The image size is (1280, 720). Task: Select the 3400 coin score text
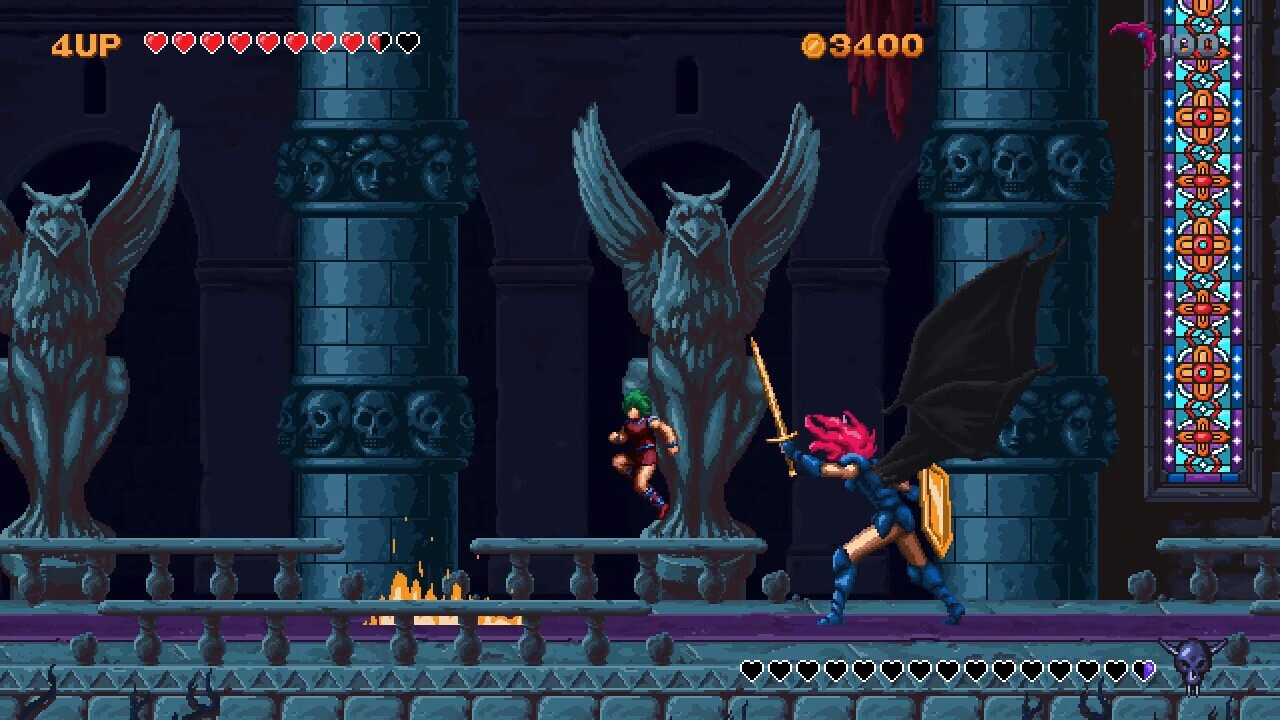pyautogui.click(x=875, y=44)
